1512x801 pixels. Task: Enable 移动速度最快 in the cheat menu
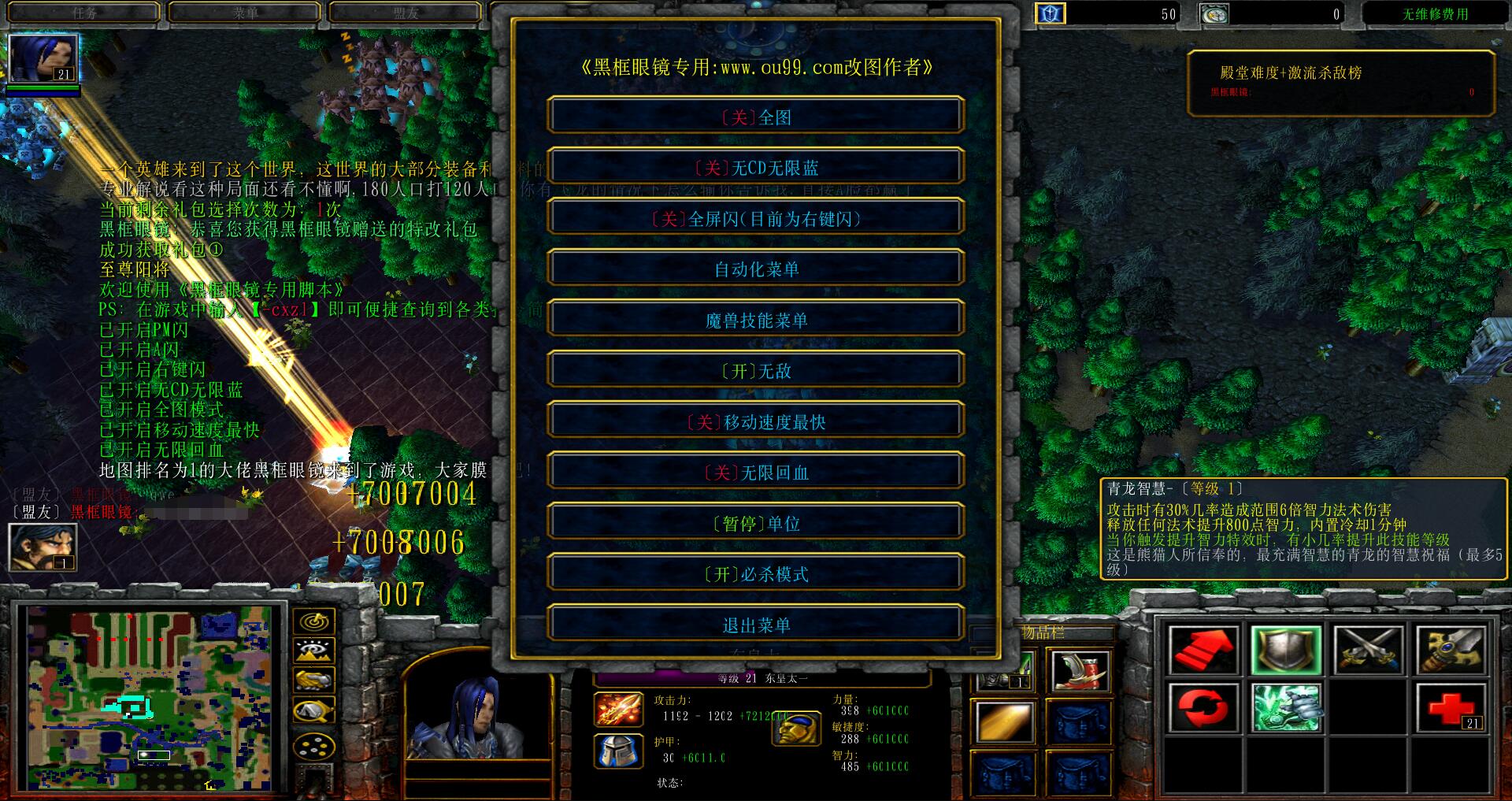click(x=756, y=421)
